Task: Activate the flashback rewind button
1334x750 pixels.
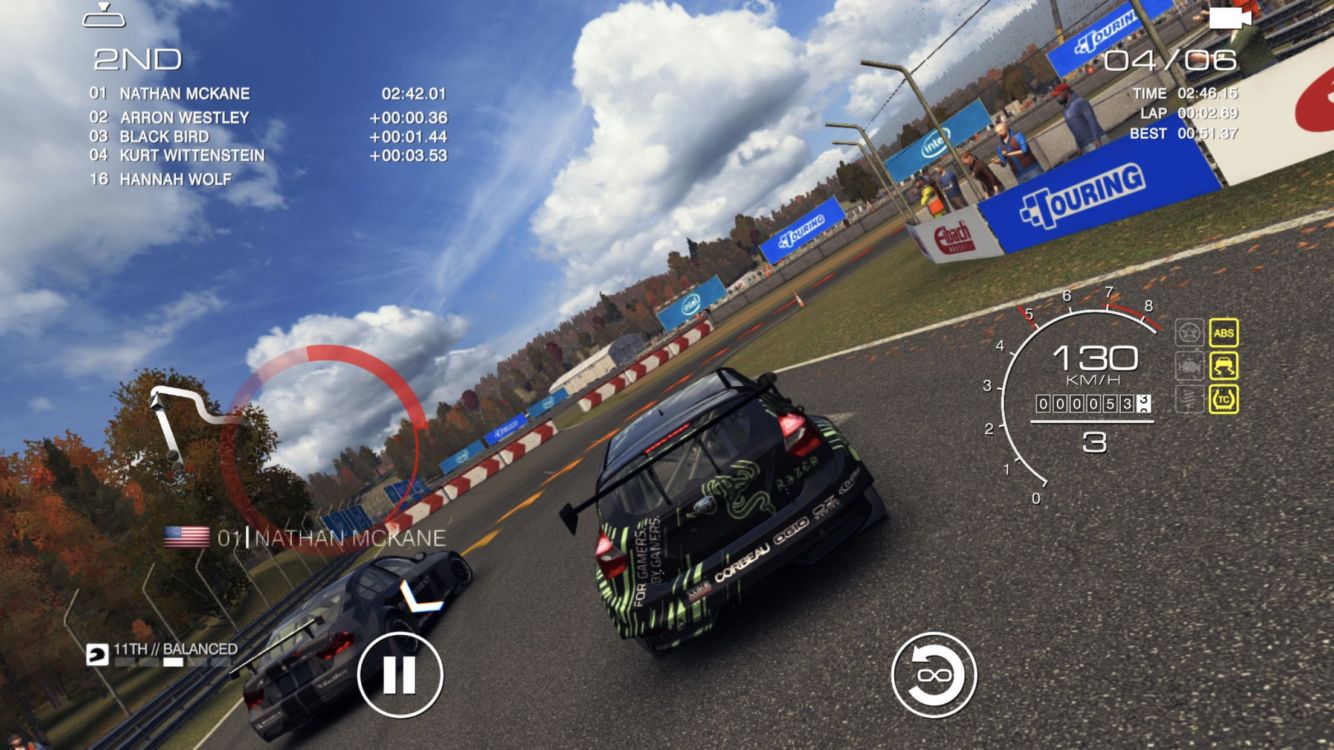Action: point(934,674)
